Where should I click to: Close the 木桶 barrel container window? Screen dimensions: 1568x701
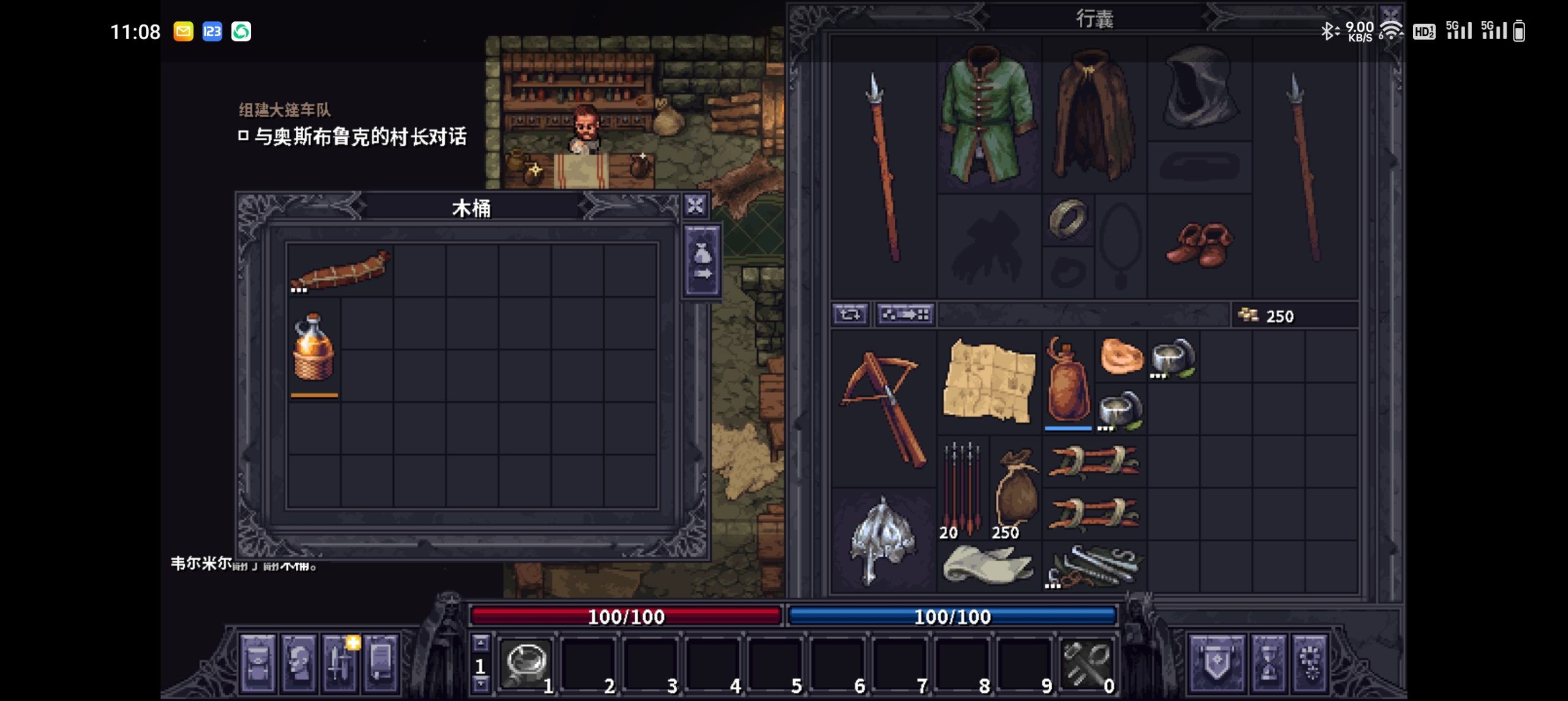click(695, 206)
